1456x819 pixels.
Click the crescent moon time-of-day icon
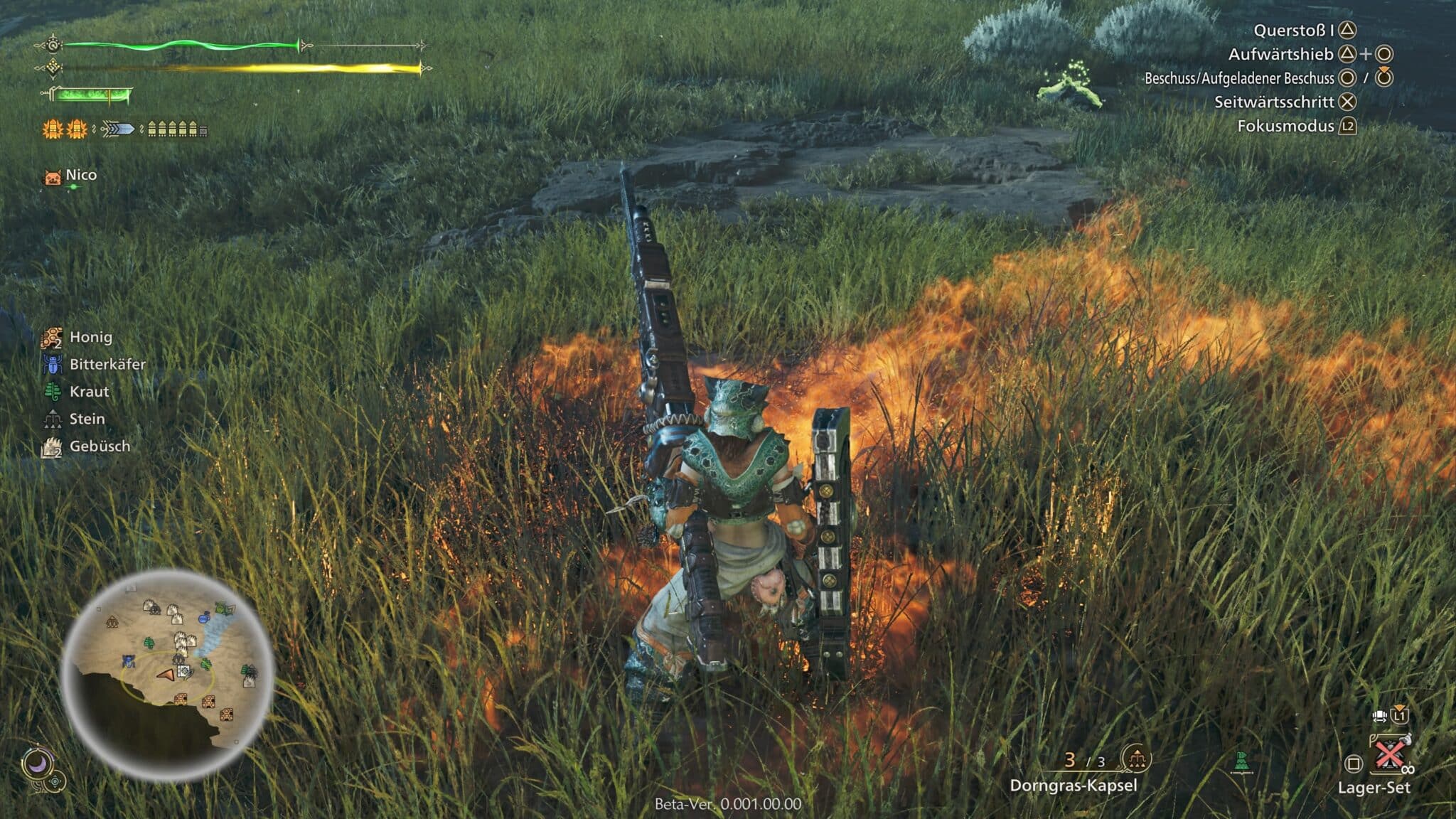point(36,764)
